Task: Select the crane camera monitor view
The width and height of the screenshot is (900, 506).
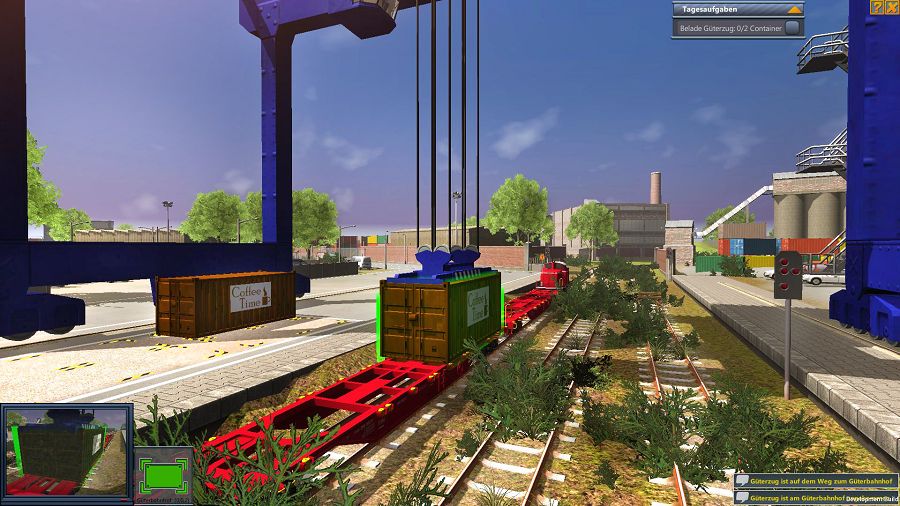Action: (67, 450)
